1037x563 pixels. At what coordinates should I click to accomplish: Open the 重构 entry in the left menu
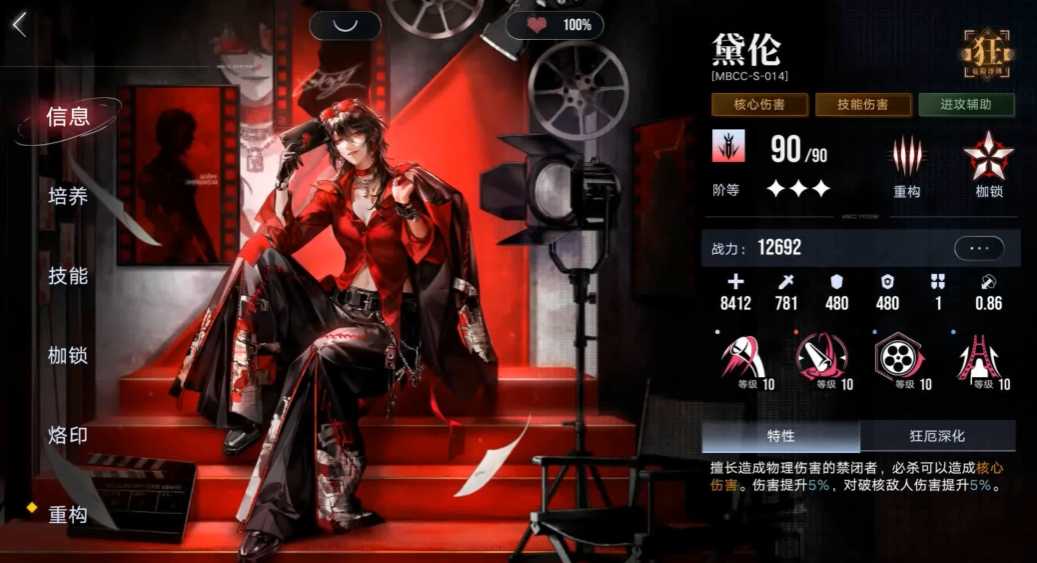point(68,515)
